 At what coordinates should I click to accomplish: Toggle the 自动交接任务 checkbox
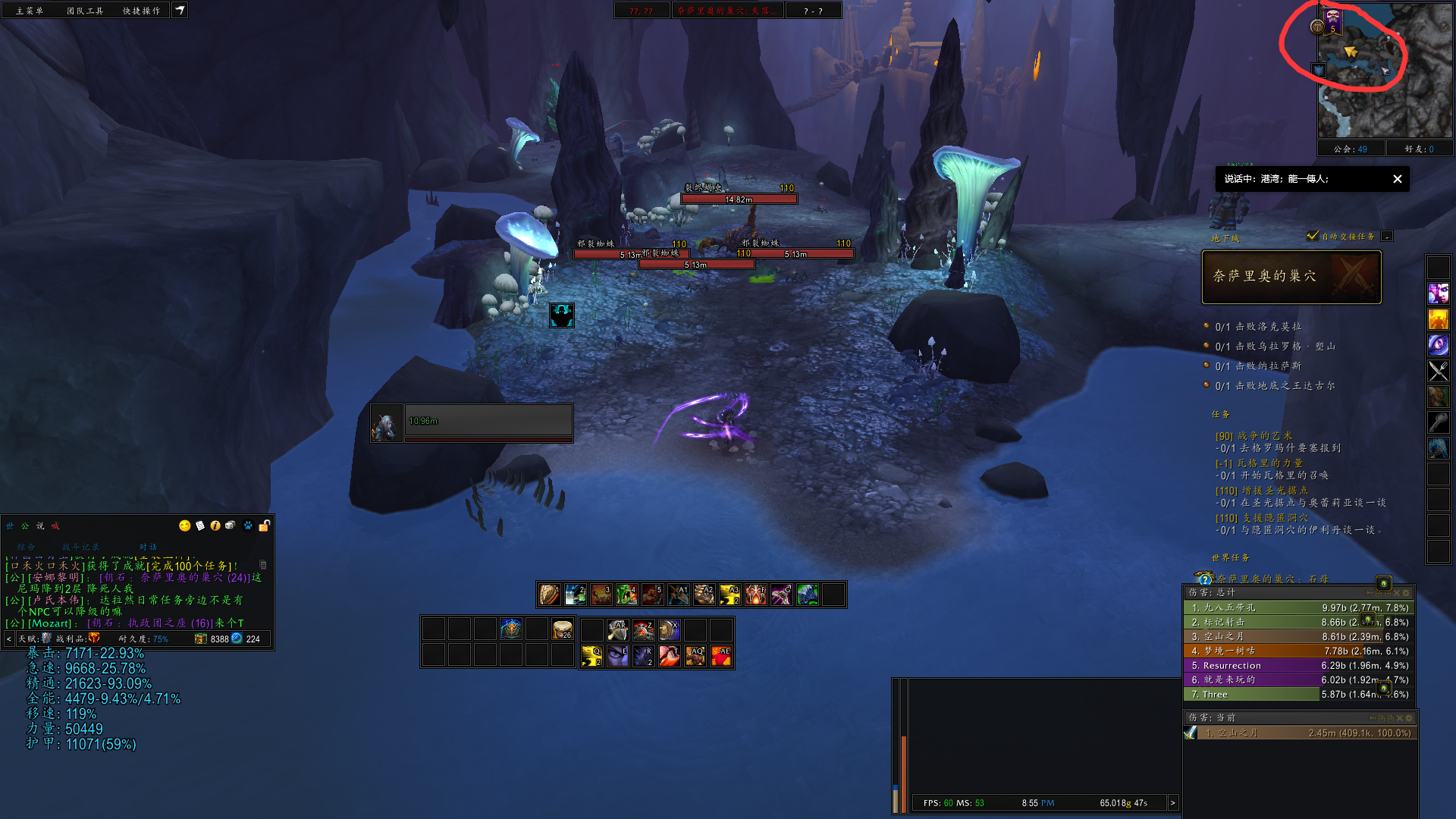[1313, 236]
